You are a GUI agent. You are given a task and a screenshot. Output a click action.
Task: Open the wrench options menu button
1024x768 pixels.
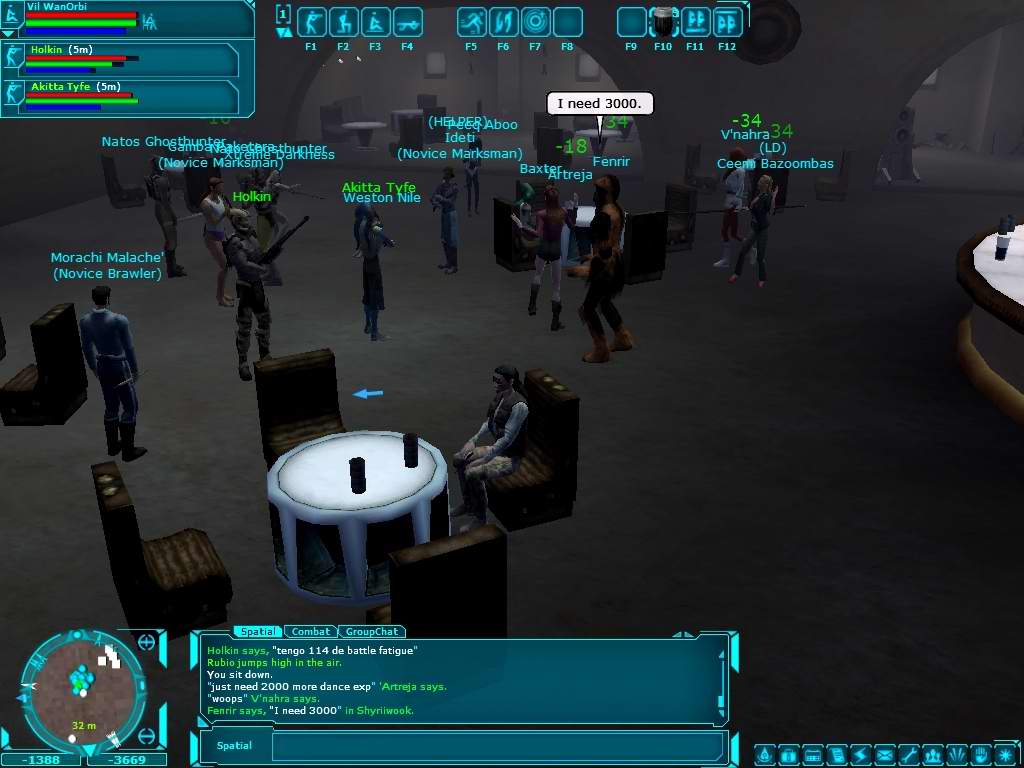tap(908, 754)
